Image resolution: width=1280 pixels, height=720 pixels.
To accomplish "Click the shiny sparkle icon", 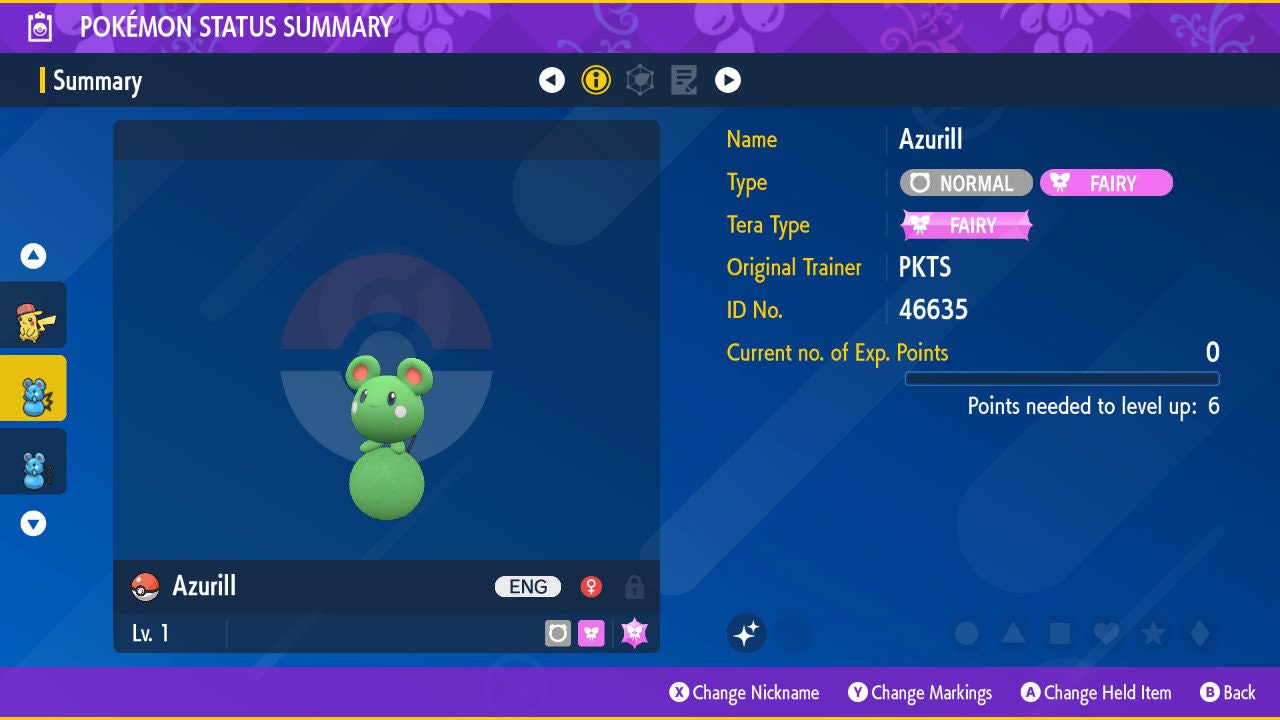I will click(x=746, y=633).
